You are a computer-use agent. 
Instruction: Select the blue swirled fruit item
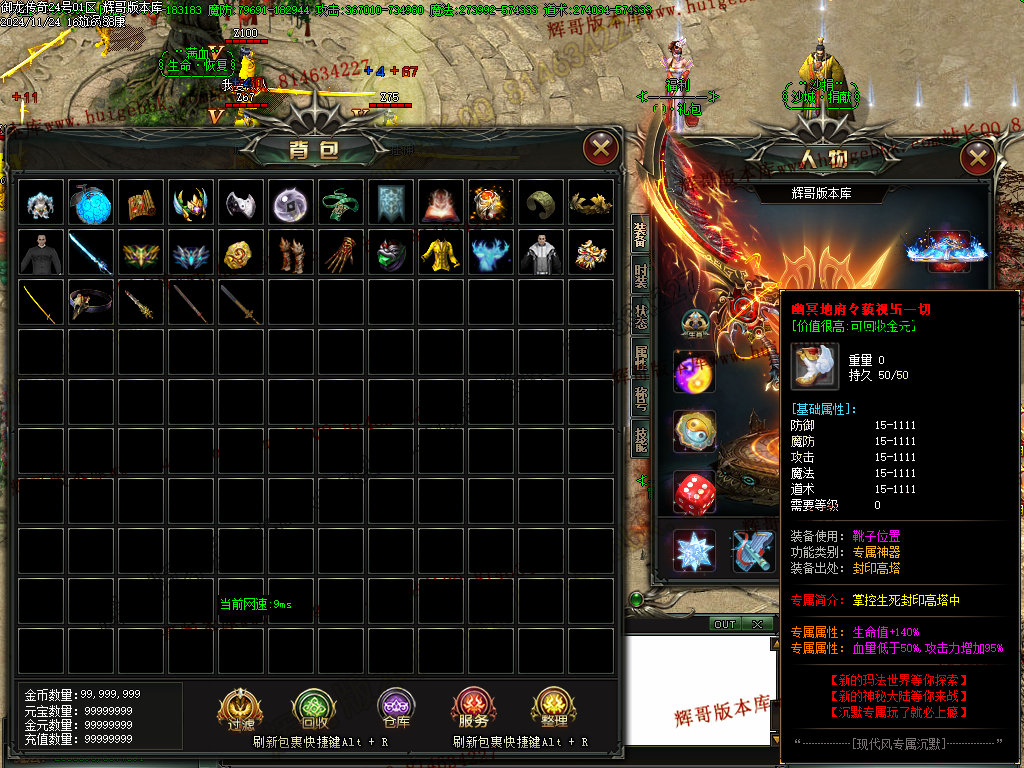click(92, 203)
